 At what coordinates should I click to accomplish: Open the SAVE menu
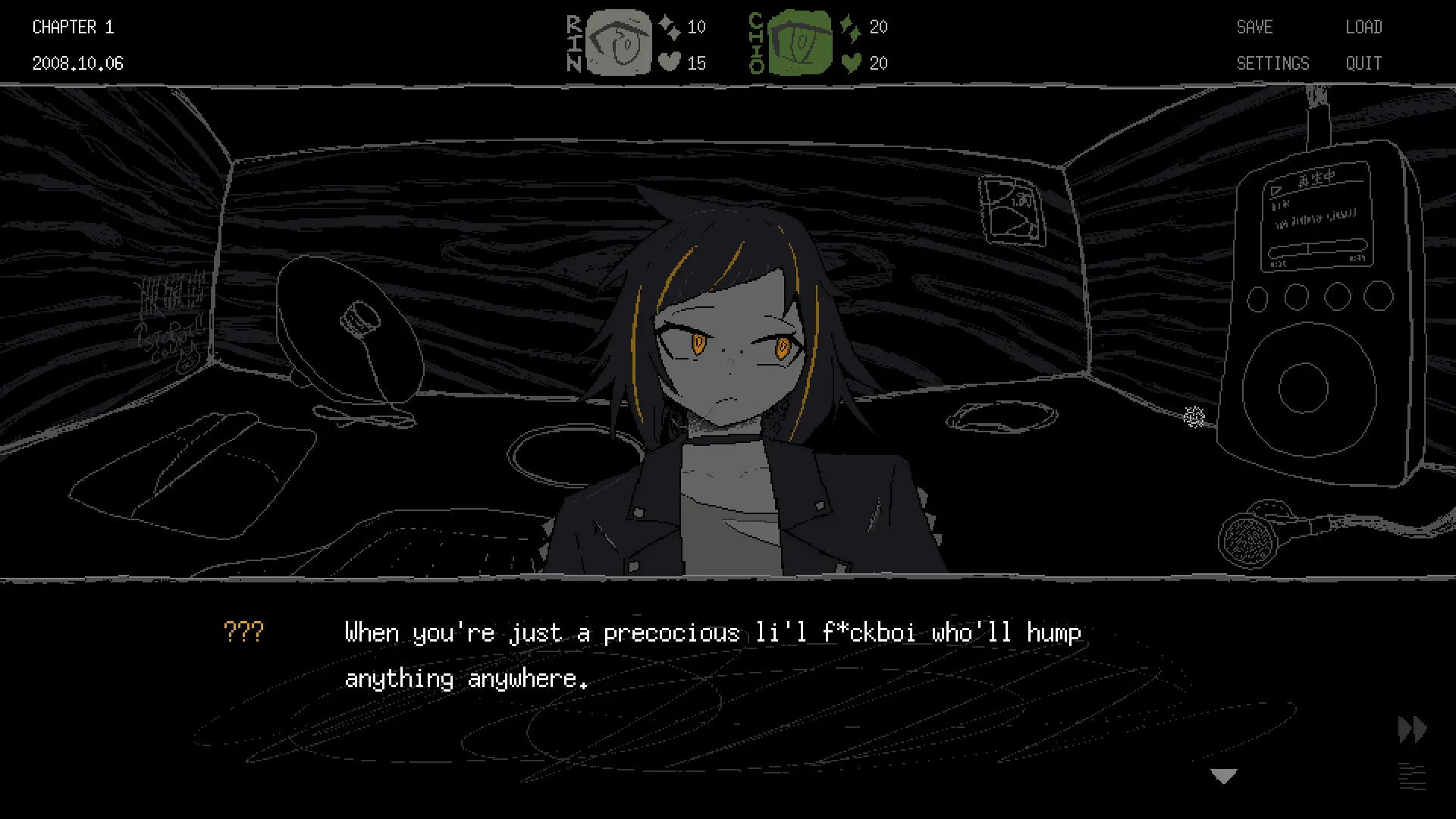(1254, 27)
